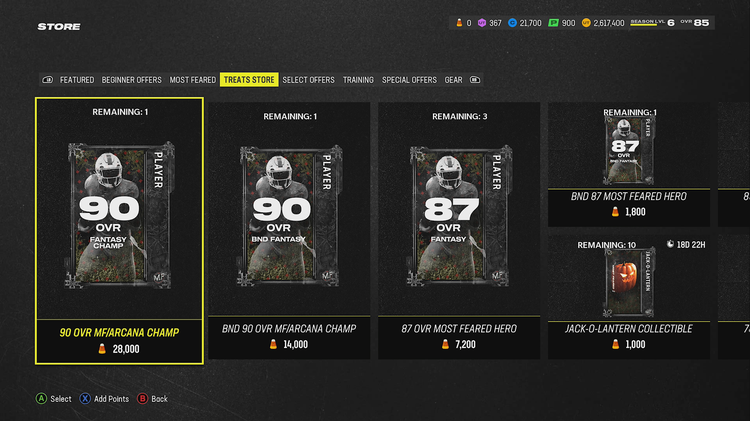Viewport: 750px width, 421px height.
Task: Pick the 87 OVR Most Feared Hero pack
Action: (x=459, y=230)
